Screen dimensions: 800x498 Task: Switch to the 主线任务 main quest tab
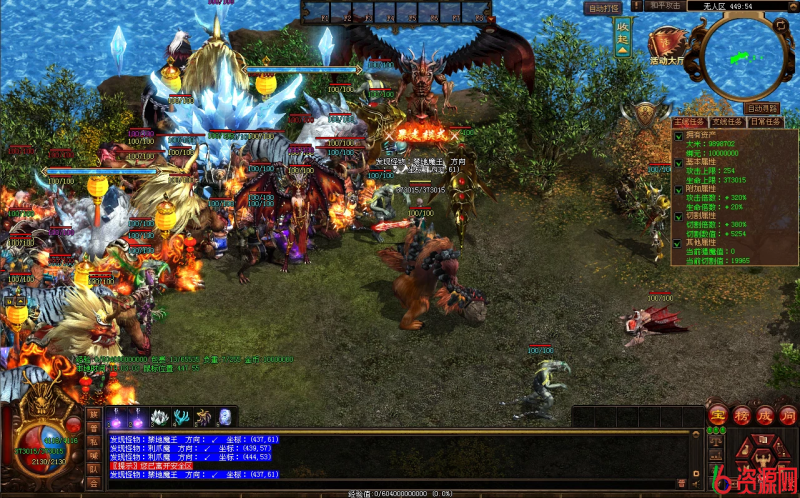[691, 122]
